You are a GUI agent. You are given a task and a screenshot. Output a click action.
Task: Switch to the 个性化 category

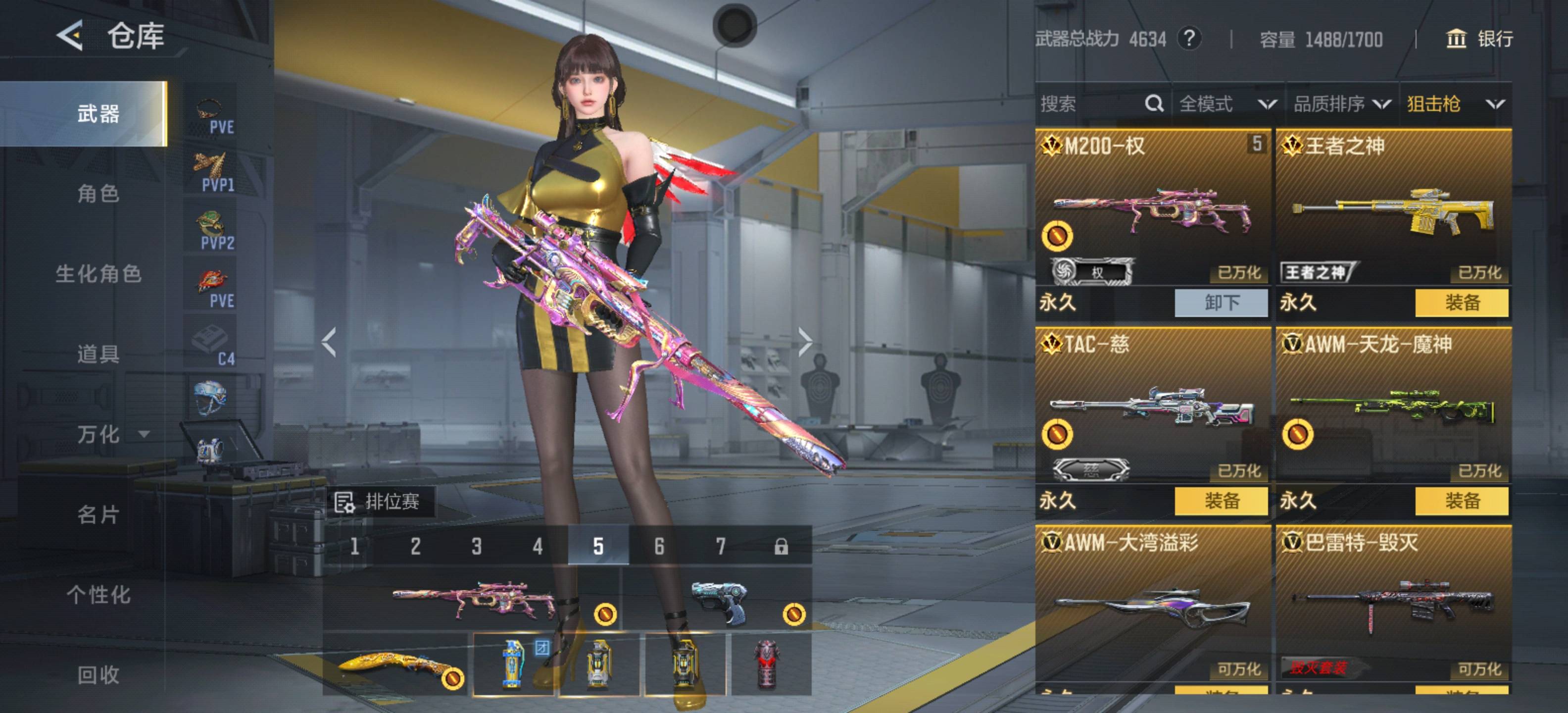point(98,594)
